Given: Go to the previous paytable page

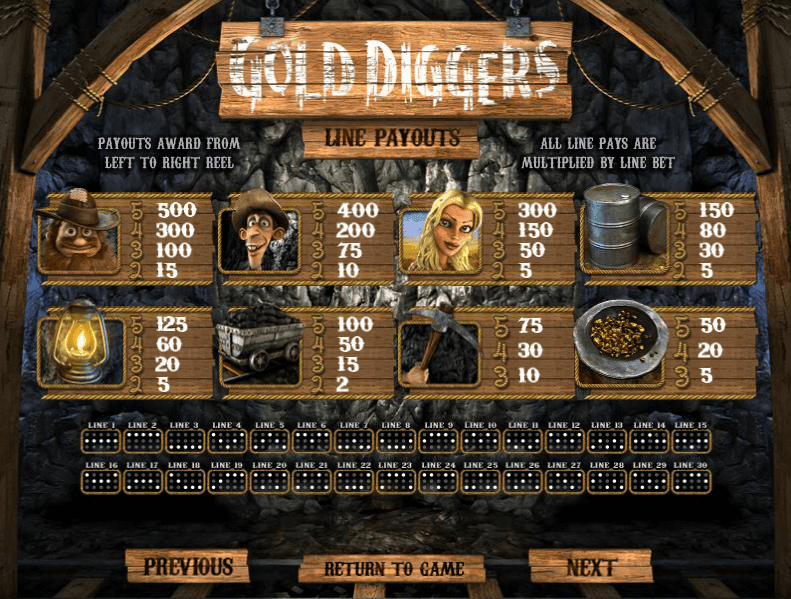Looking at the screenshot, I should coord(187,566).
